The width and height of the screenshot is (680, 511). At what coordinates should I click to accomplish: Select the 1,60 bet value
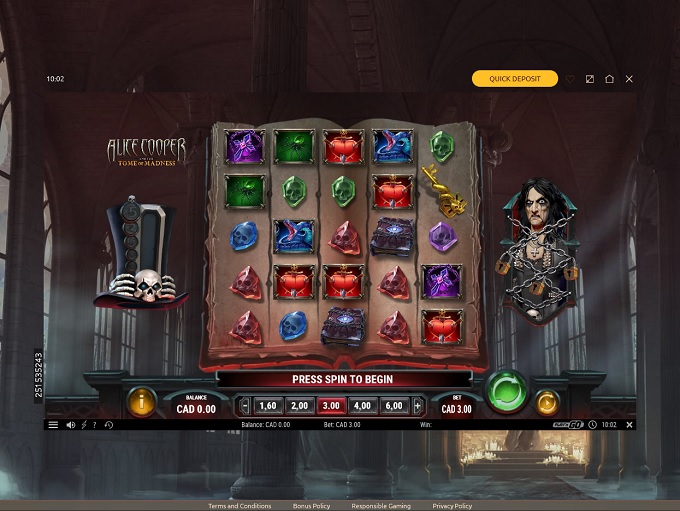(x=267, y=405)
